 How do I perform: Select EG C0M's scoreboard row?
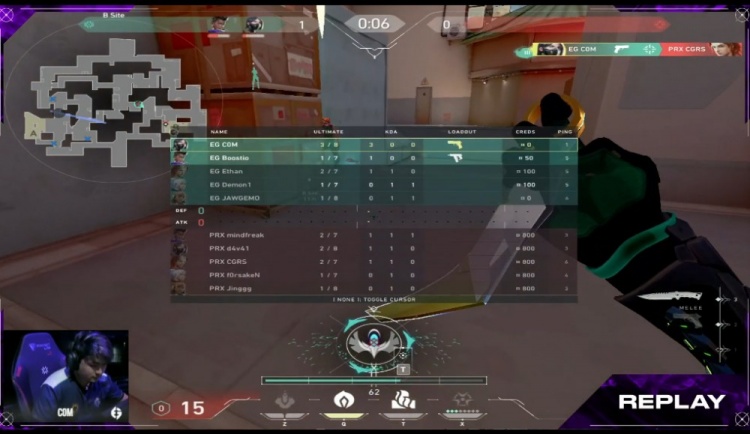tap(375, 145)
